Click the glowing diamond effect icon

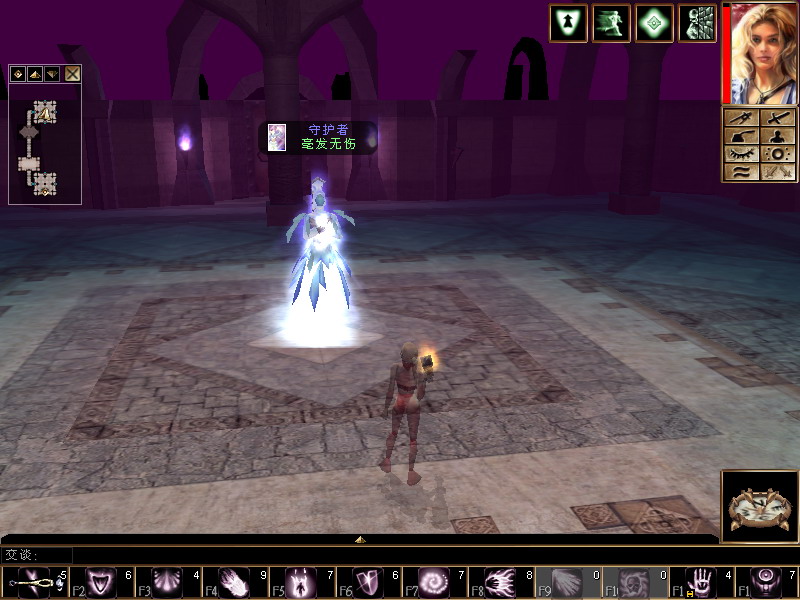(x=654, y=24)
